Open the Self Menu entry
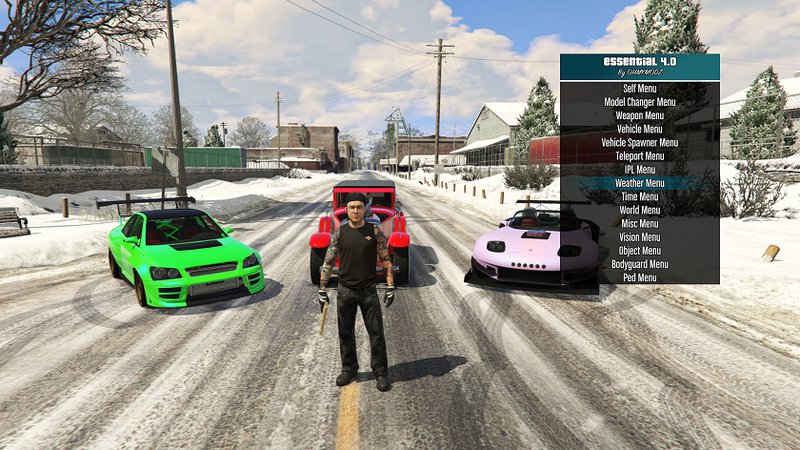The width and height of the screenshot is (800, 450). (x=639, y=88)
